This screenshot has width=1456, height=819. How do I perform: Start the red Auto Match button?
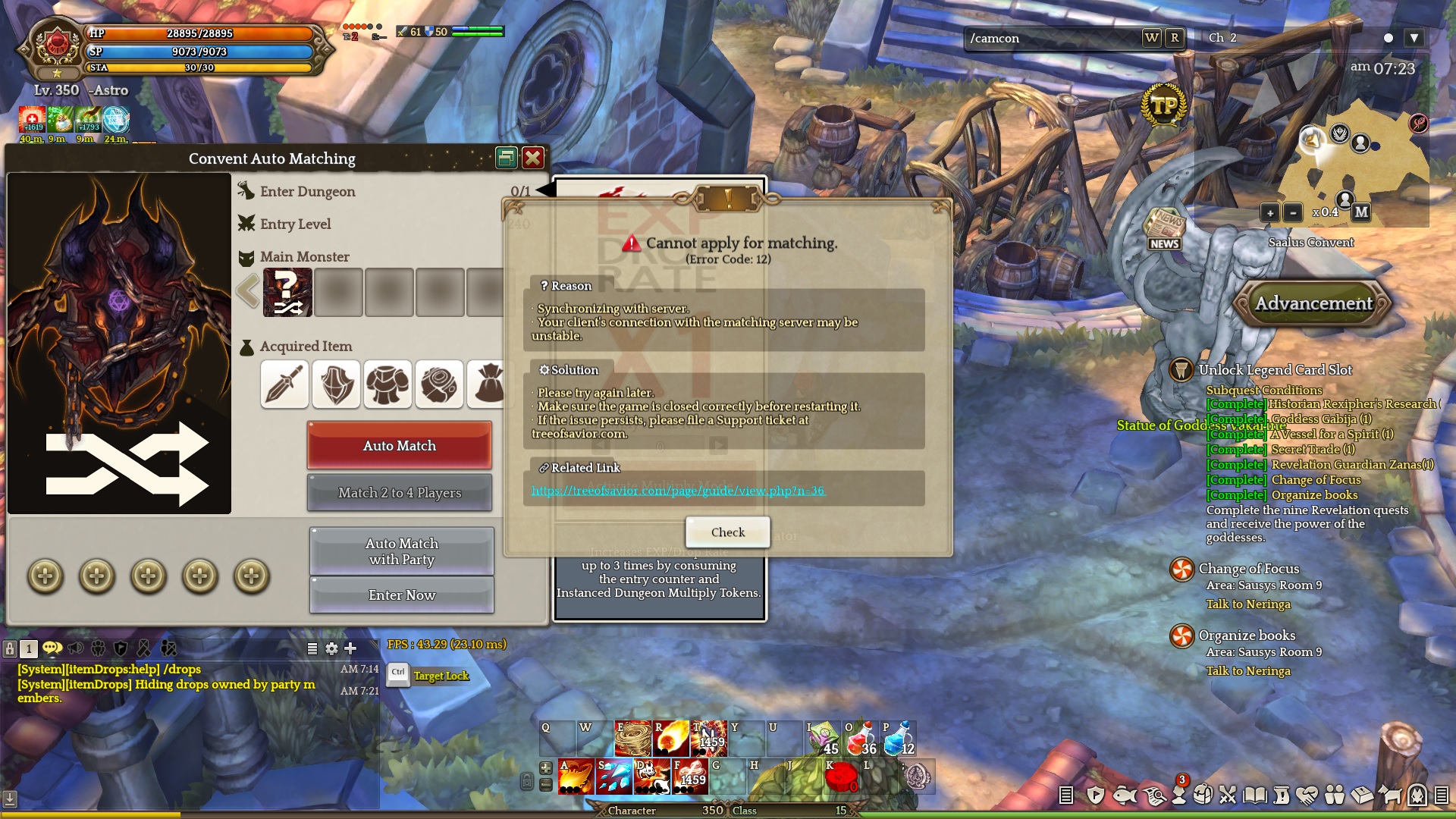coord(399,446)
